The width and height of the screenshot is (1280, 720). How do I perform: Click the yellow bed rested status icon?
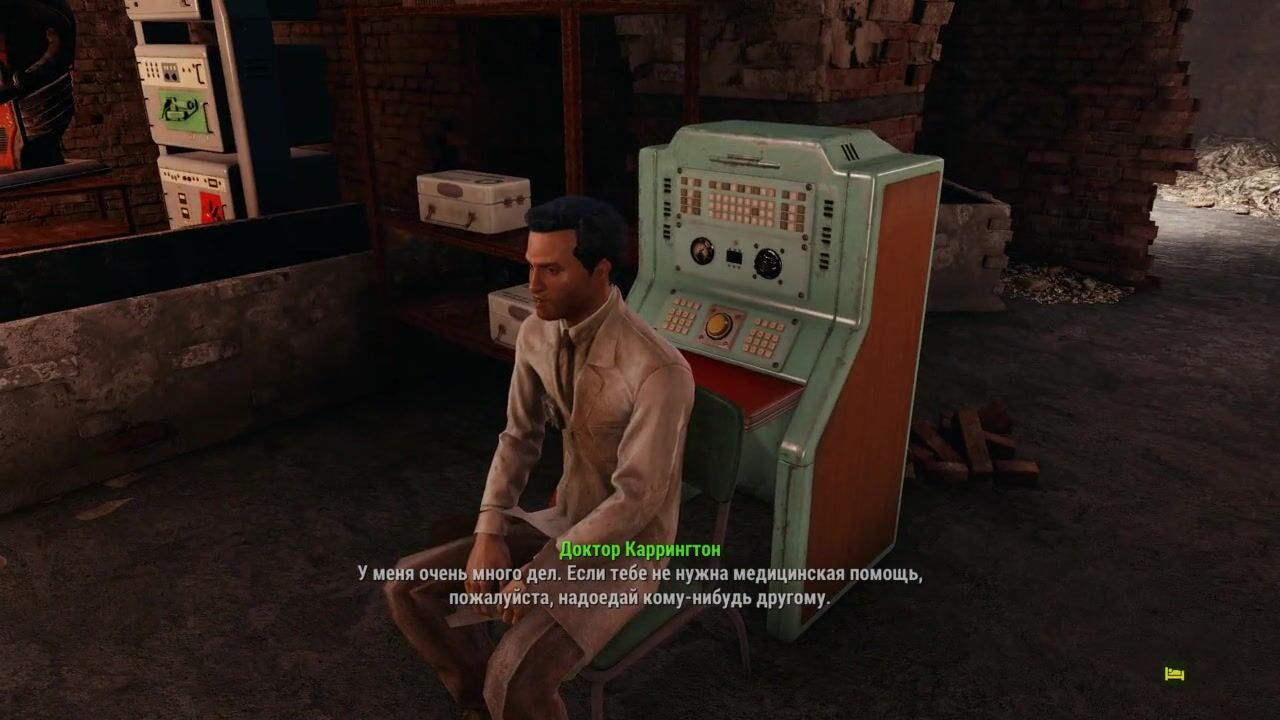pos(1174,674)
